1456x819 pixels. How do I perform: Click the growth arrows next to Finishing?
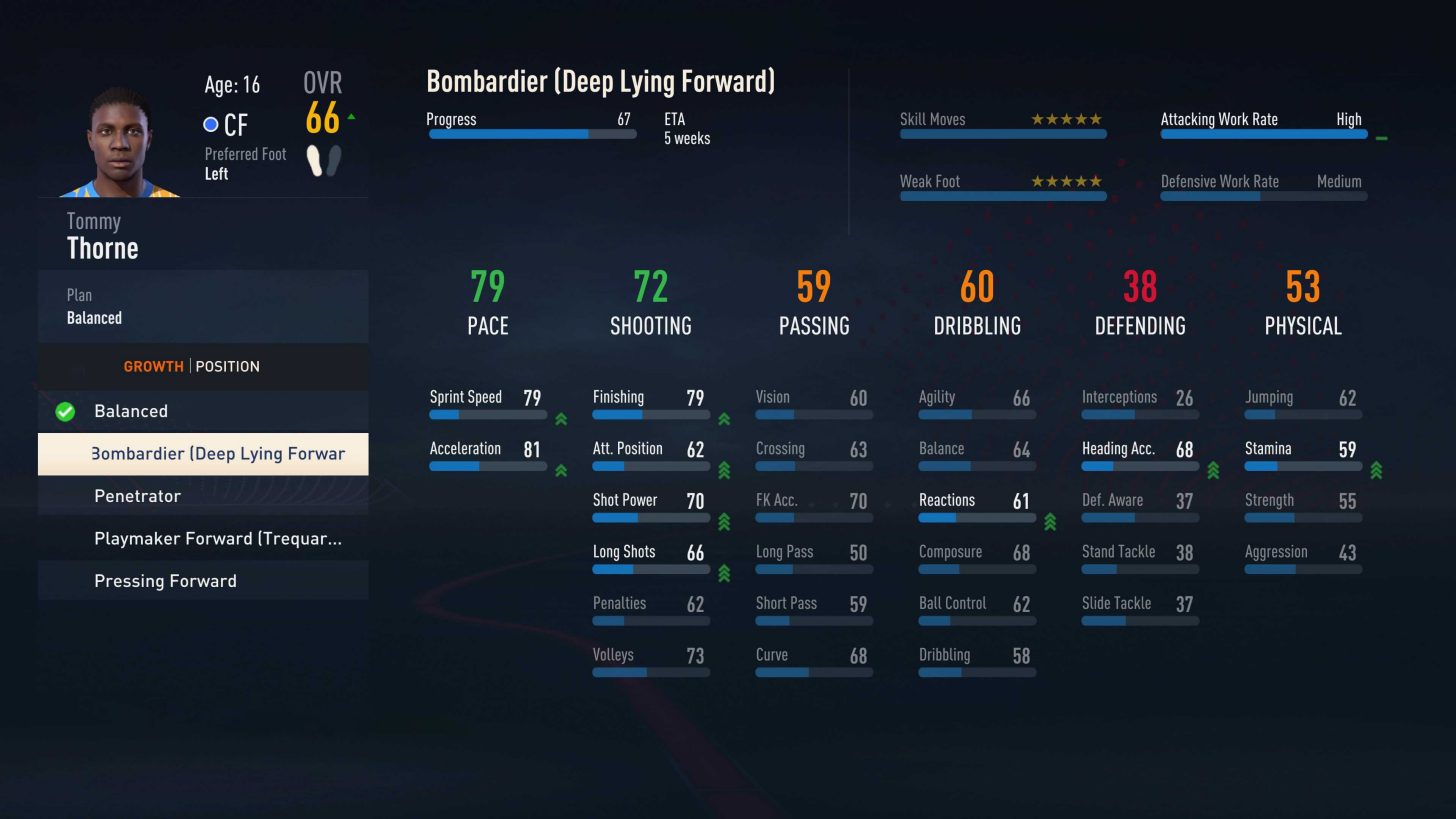[x=724, y=420]
